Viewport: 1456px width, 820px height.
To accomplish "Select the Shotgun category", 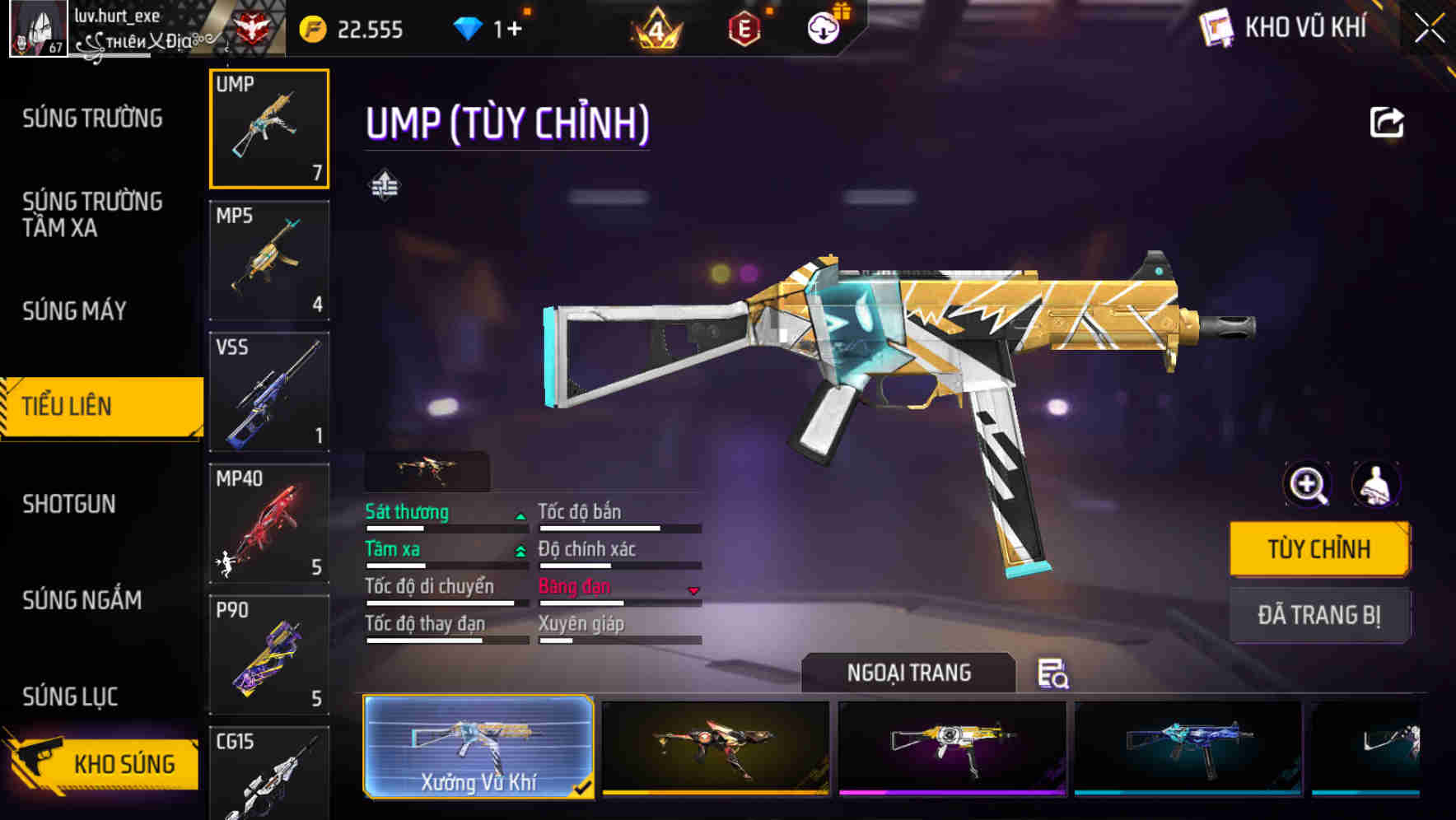I will pyautogui.click(x=69, y=504).
